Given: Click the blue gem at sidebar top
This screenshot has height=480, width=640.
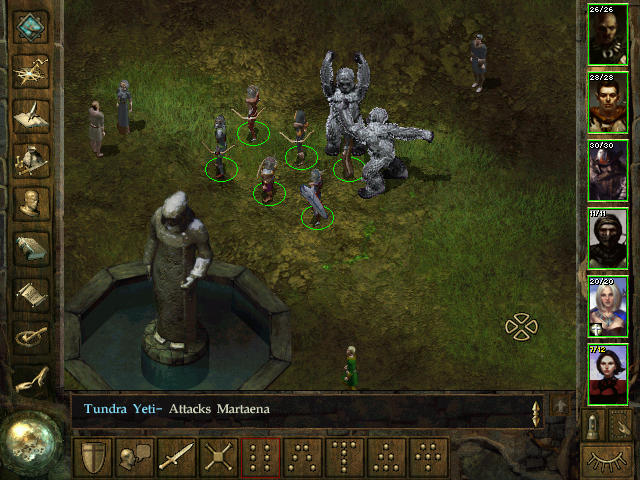Looking at the screenshot, I should 30,24.
